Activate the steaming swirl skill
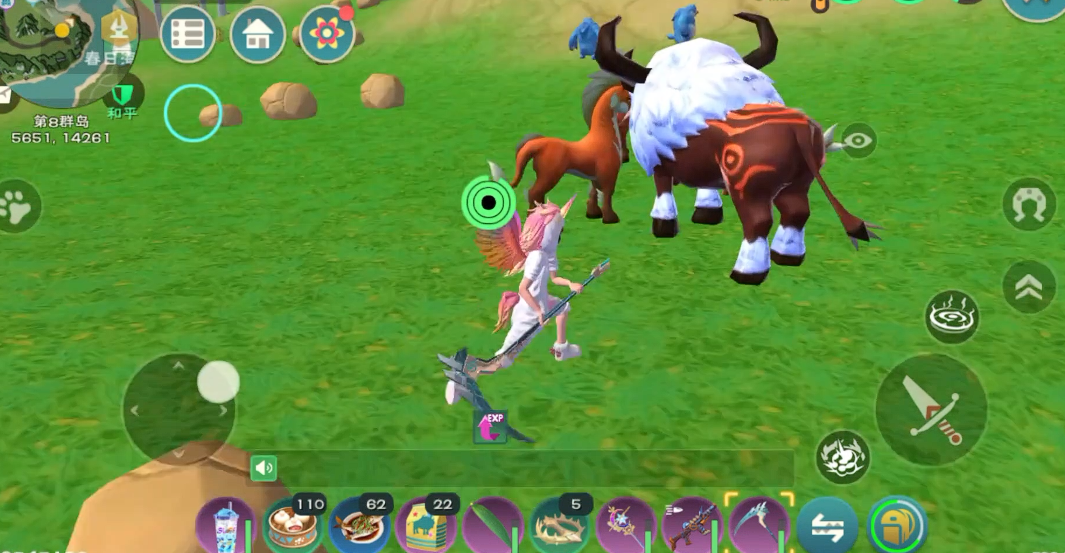The height and width of the screenshot is (553, 1065). click(951, 318)
